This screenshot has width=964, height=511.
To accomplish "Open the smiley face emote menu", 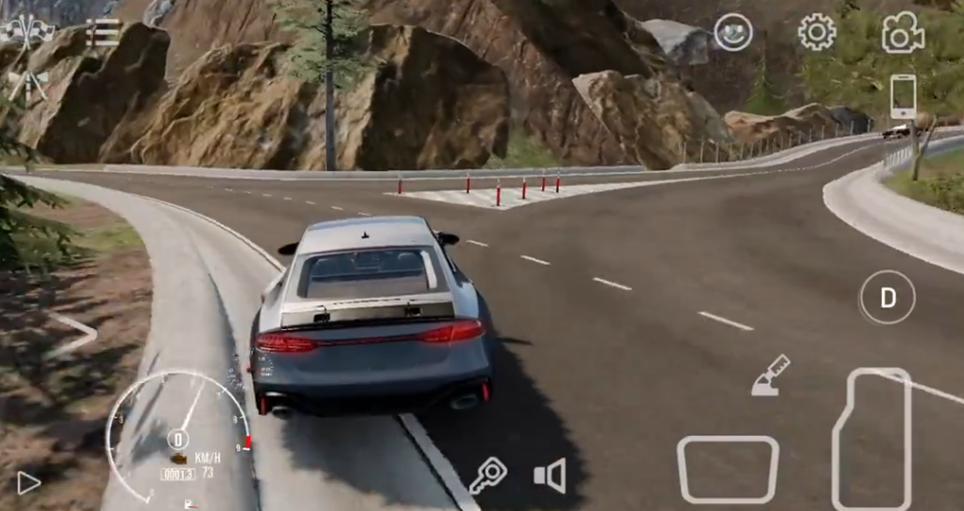I will tap(733, 32).
